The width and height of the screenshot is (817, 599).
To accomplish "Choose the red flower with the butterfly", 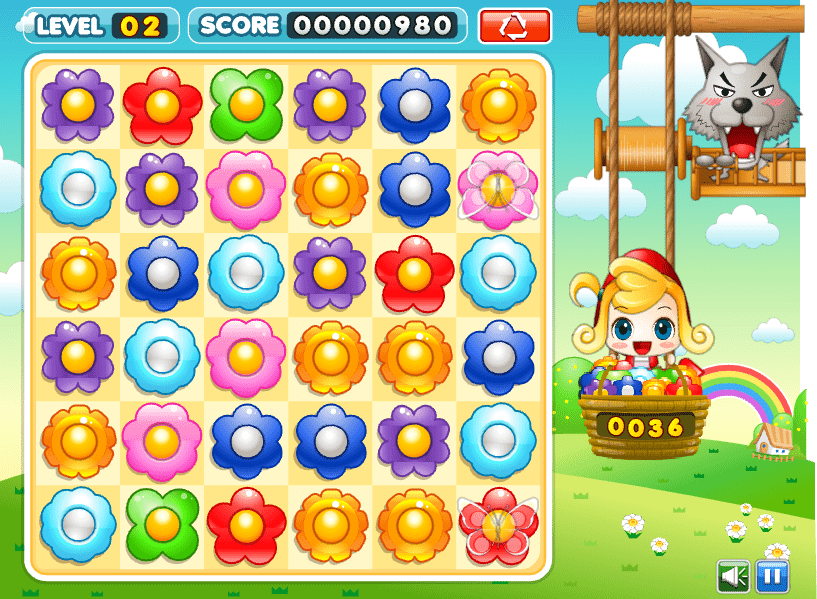I will pyautogui.click(x=497, y=524).
